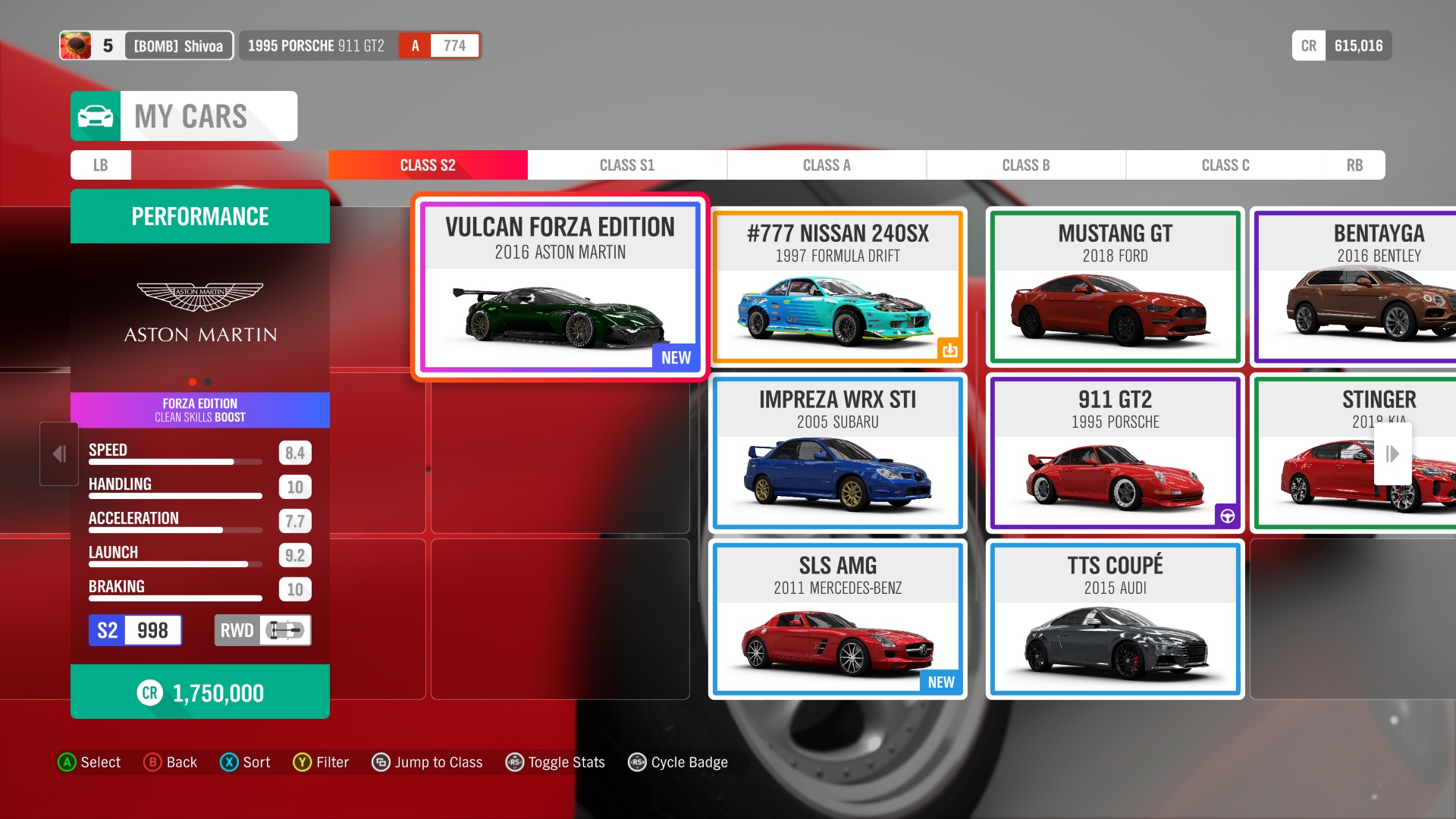The height and width of the screenshot is (819, 1456).
Task: Select the Vulcan Forza Edition car tile
Action: coord(560,287)
